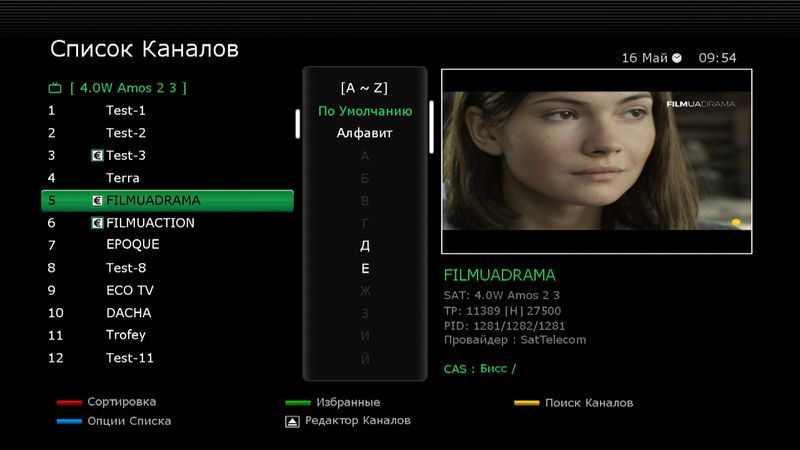Click the 4.0W Amos 2 3 satellite header

click(128, 87)
